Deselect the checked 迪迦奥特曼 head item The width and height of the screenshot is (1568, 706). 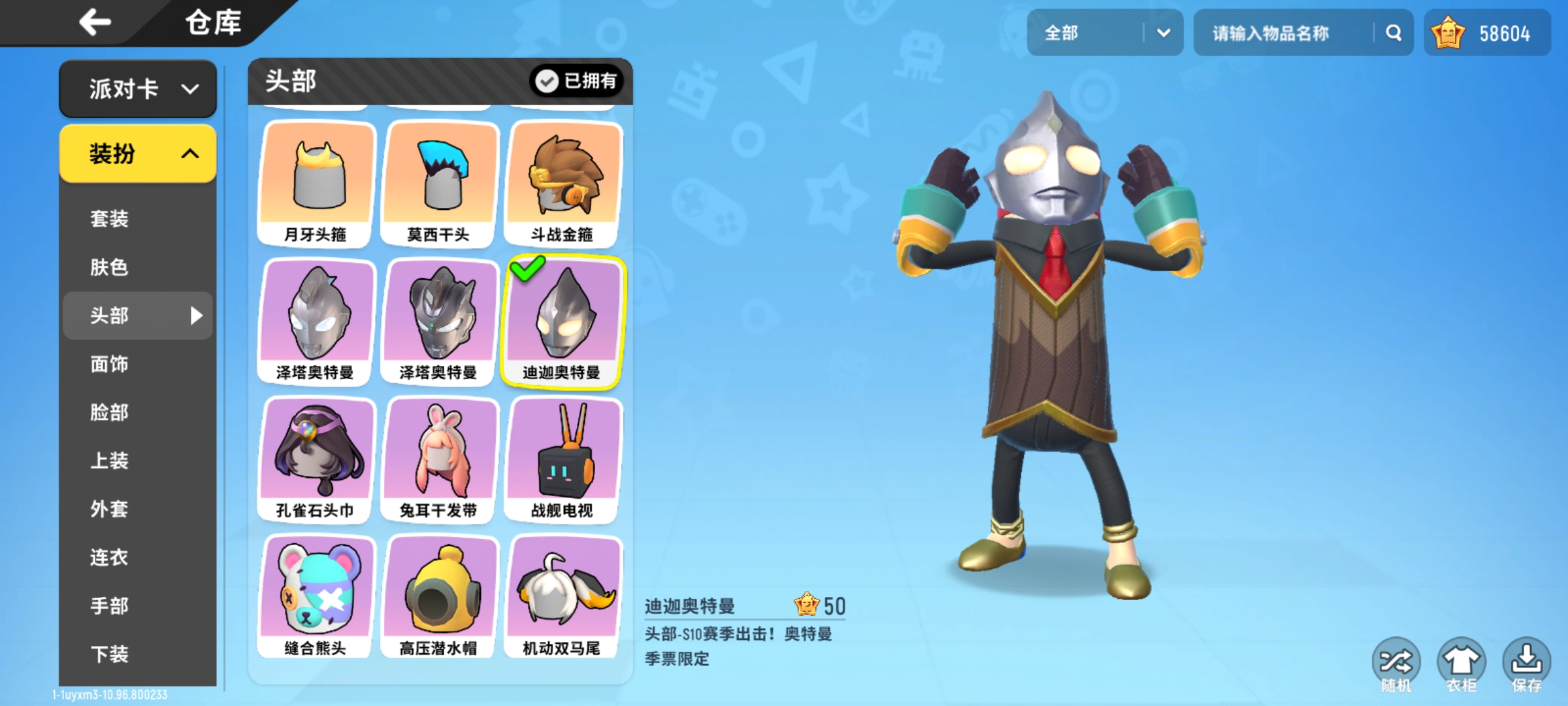tap(563, 320)
